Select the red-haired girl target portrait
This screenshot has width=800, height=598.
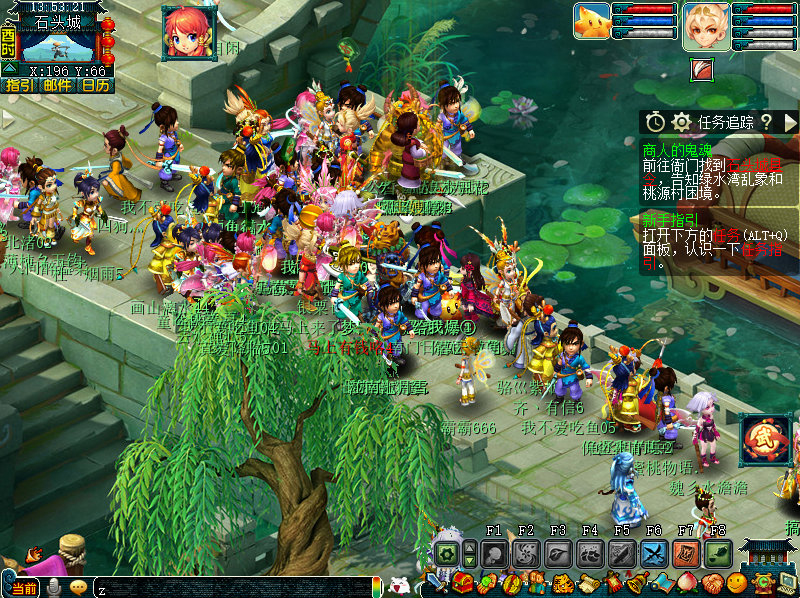[x=189, y=31]
